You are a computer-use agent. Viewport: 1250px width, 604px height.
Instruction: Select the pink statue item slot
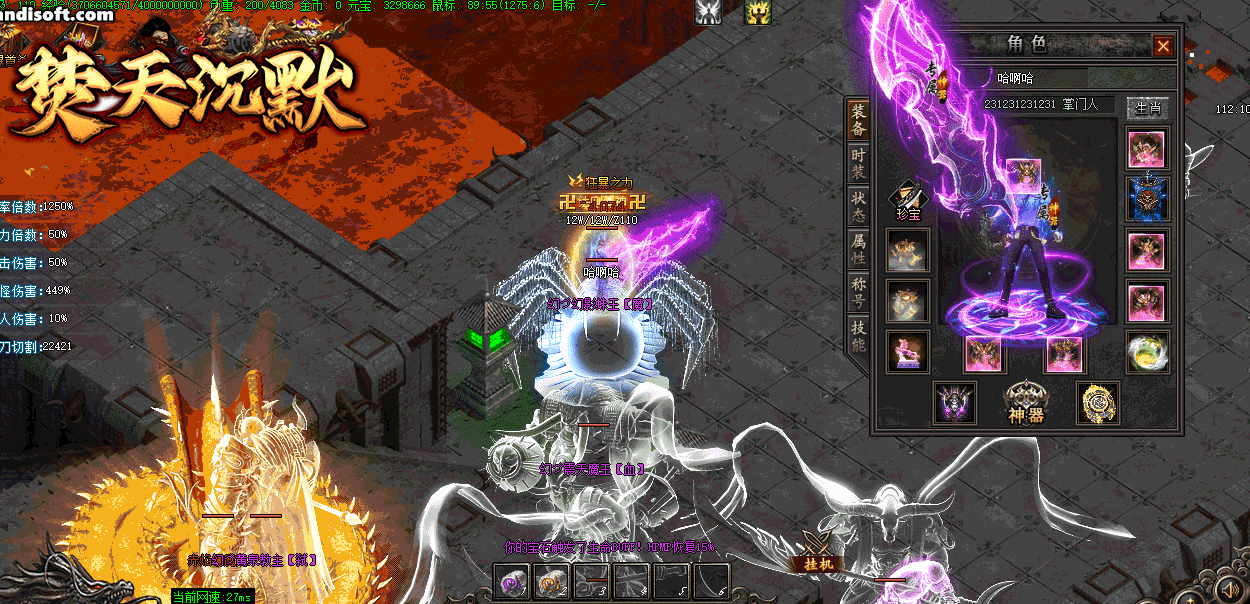[907, 352]
